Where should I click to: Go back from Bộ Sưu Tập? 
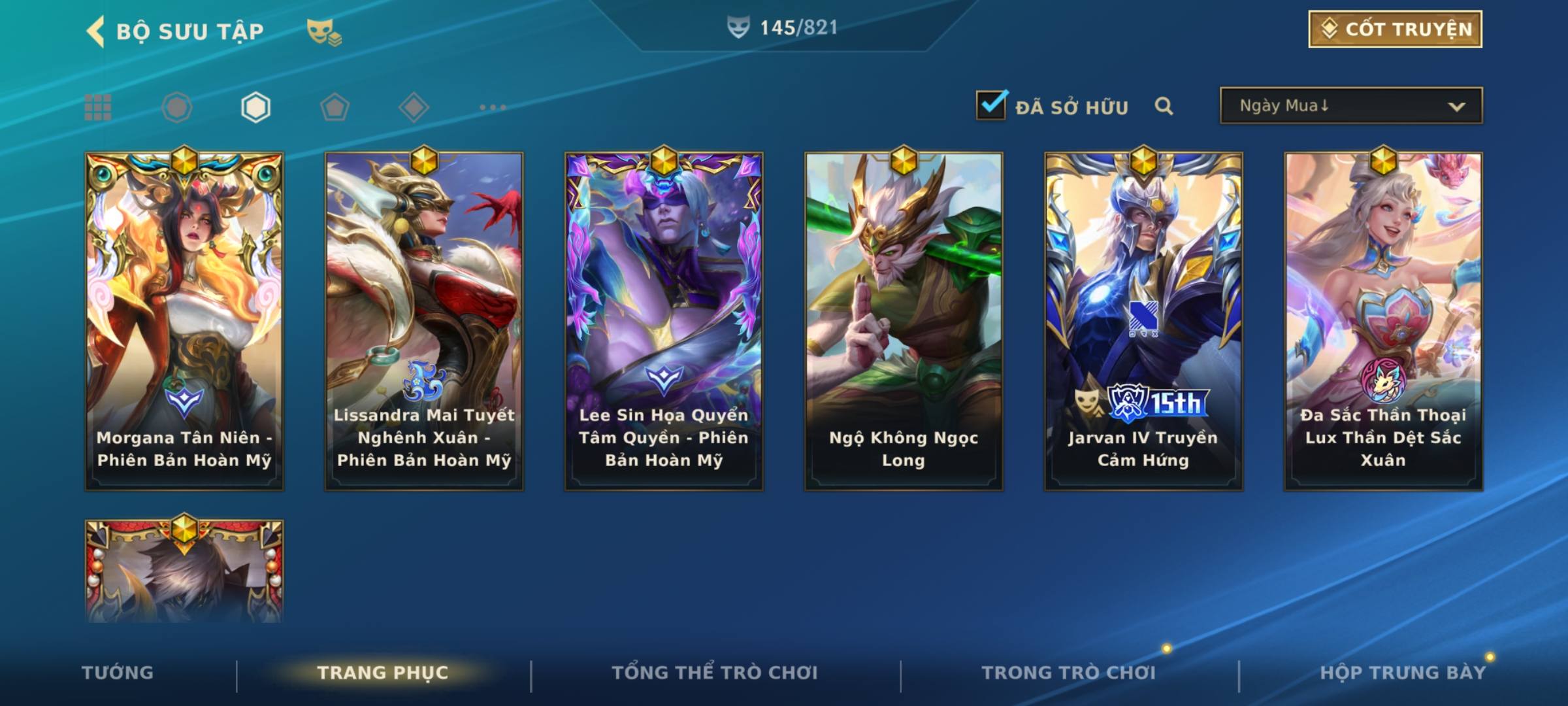click(x=96, y=31)
